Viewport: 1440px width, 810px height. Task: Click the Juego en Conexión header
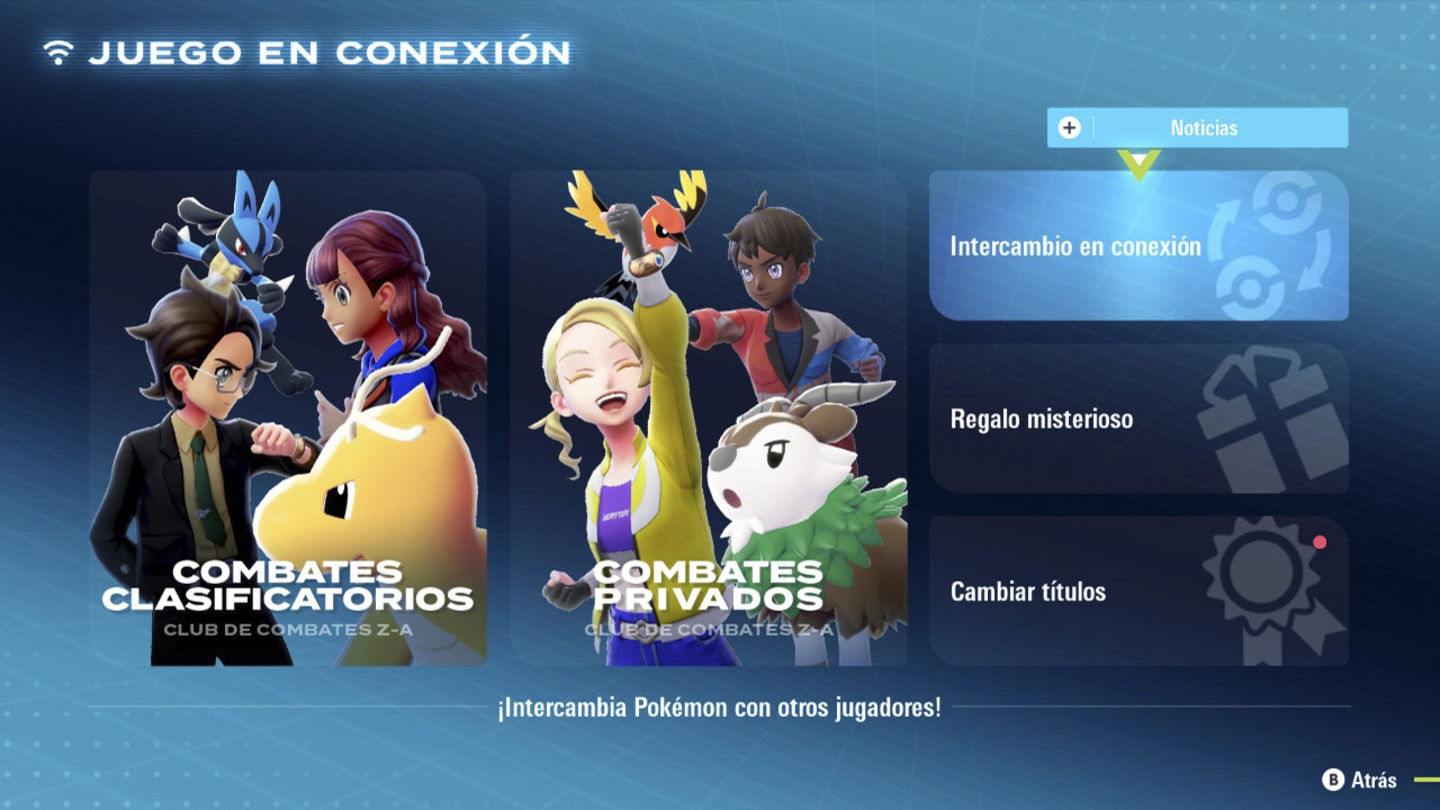coord(330,48)
